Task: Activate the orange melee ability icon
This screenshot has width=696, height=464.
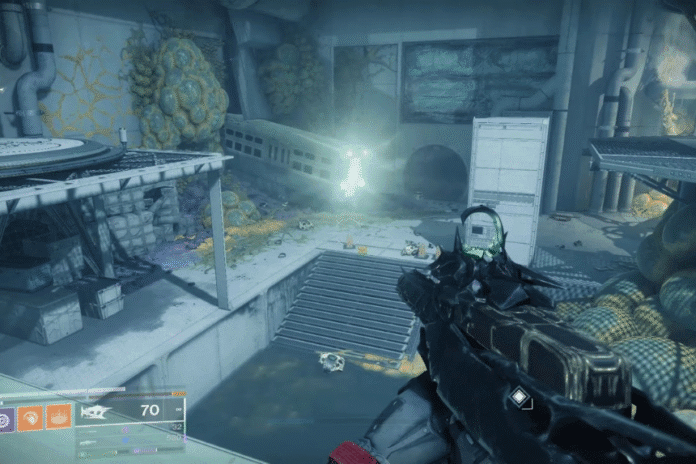Action: pyautogui.click(x=31, y=415)
